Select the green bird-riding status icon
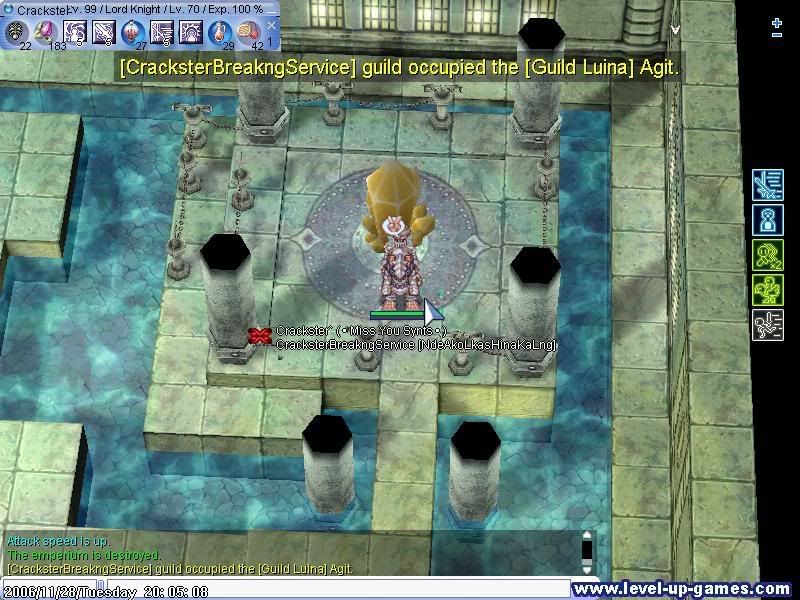Image resolution: width=800 pixels, height=600 pixels. [x=767, y=291]
